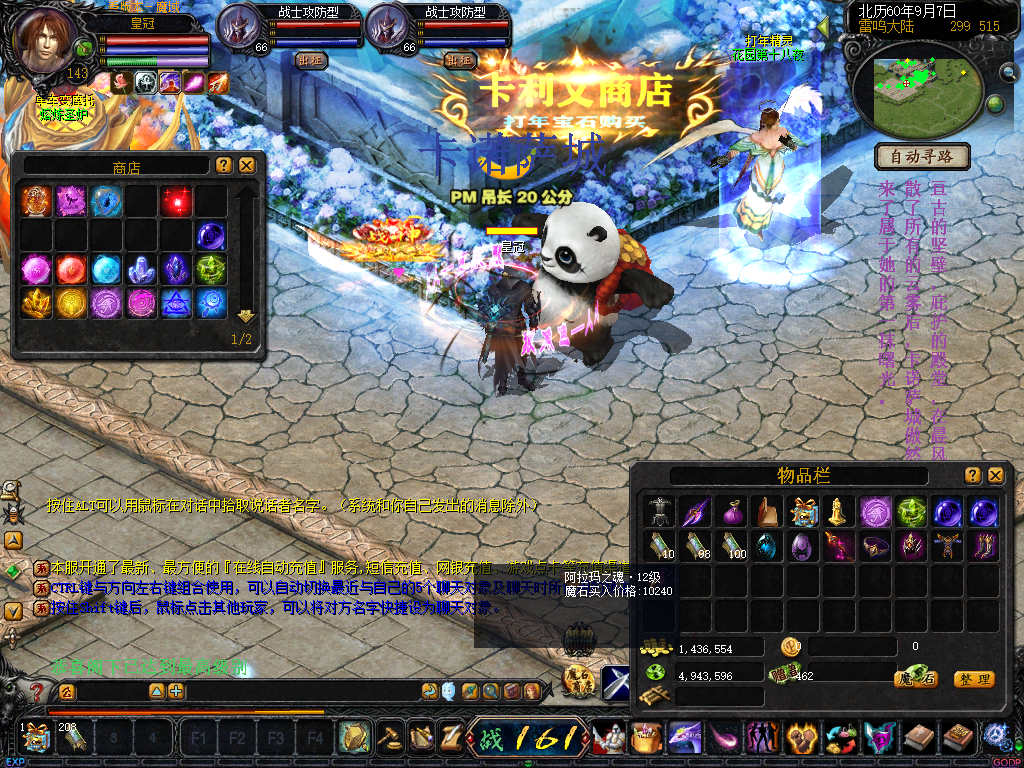
Task: Open help for the 商店 shop window
Action: [x=224, y=165]
